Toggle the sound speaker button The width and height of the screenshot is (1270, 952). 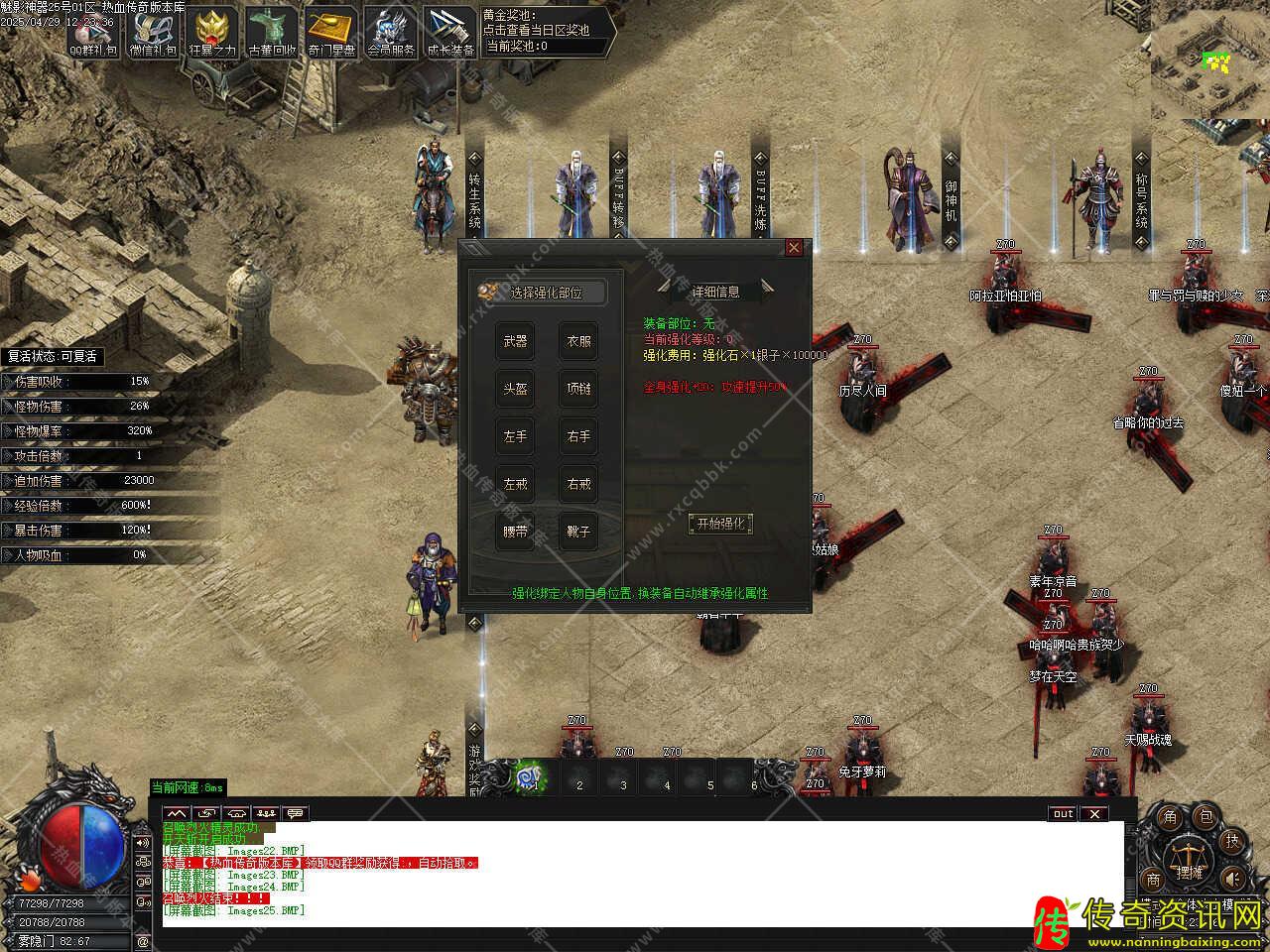point(1232,879)
